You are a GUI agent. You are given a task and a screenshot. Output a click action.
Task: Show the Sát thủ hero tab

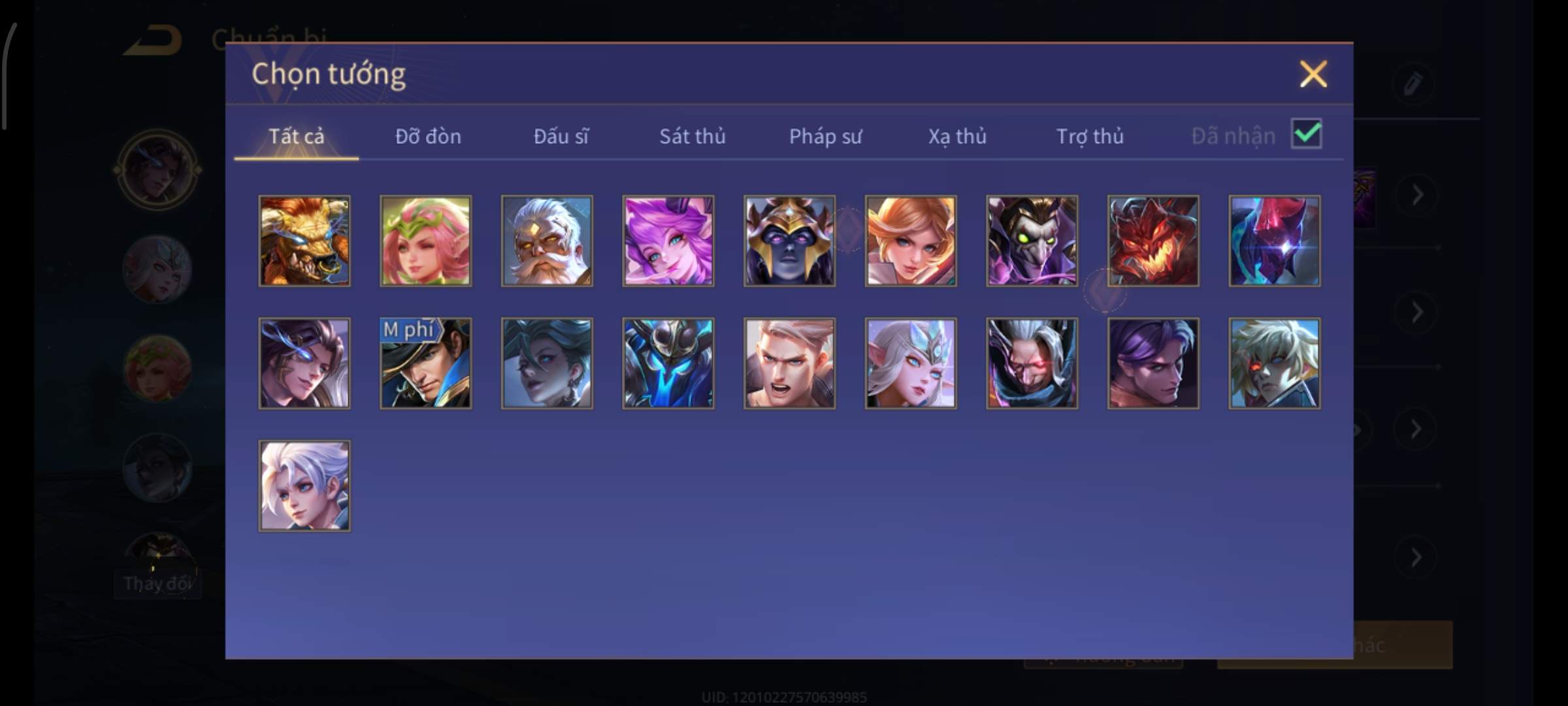tap(692, 137)
